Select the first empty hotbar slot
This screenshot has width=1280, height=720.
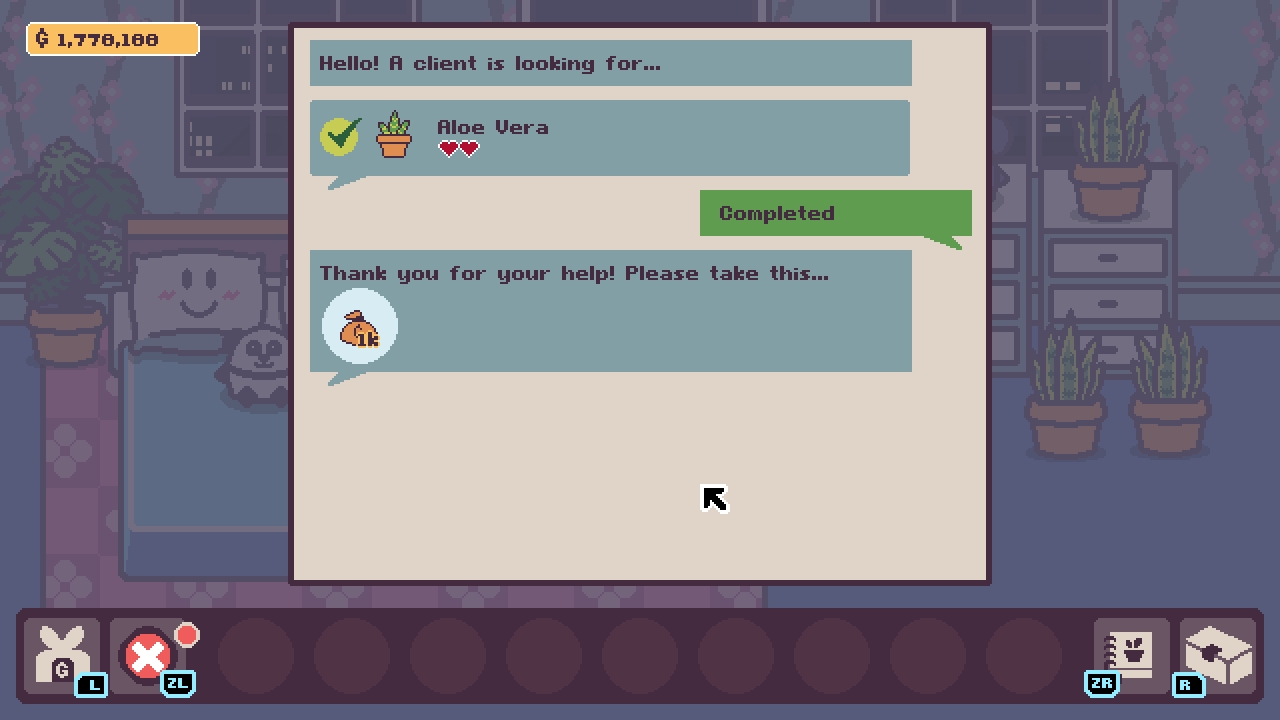pos(257,657)
